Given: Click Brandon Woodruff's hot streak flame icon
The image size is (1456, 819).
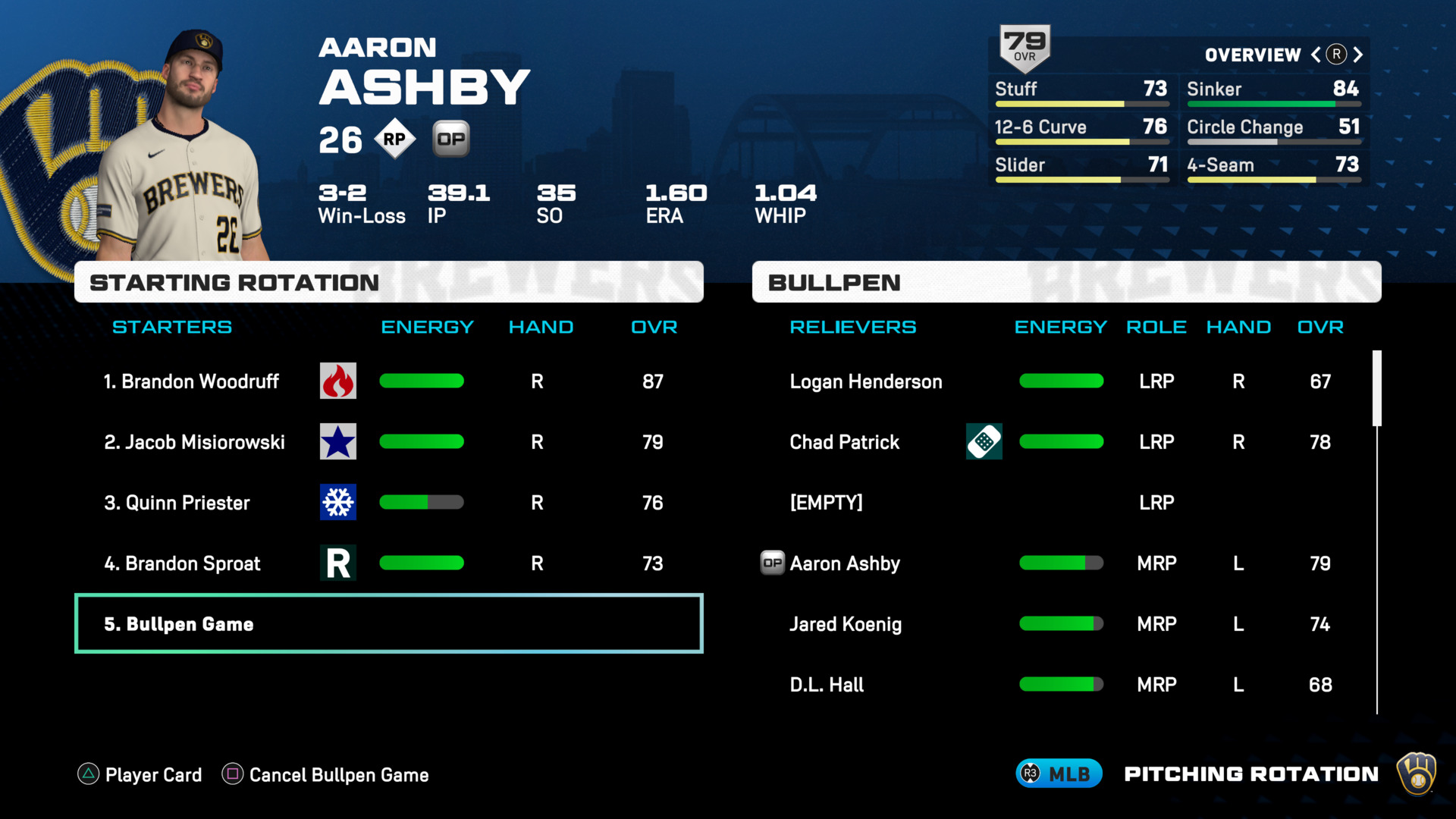Looking at the screenshot, I should [x=338, y=381].
